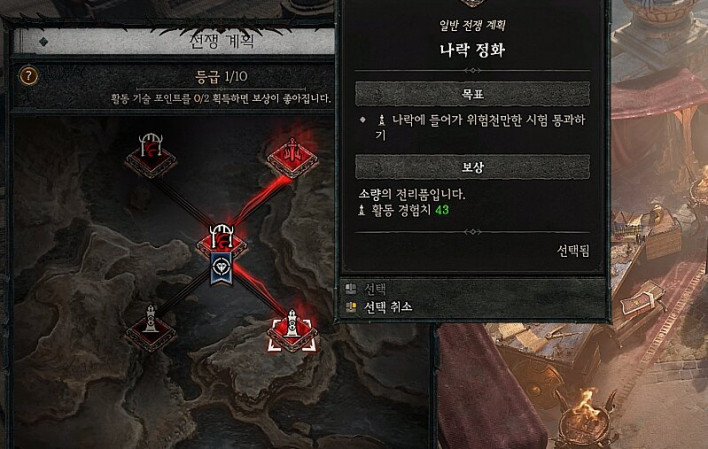The width and height of the screenshot is (708, 449).
Task: Select the highlighted tower node with white brackets
Action: pyautogui.click(x=291, y=328)
